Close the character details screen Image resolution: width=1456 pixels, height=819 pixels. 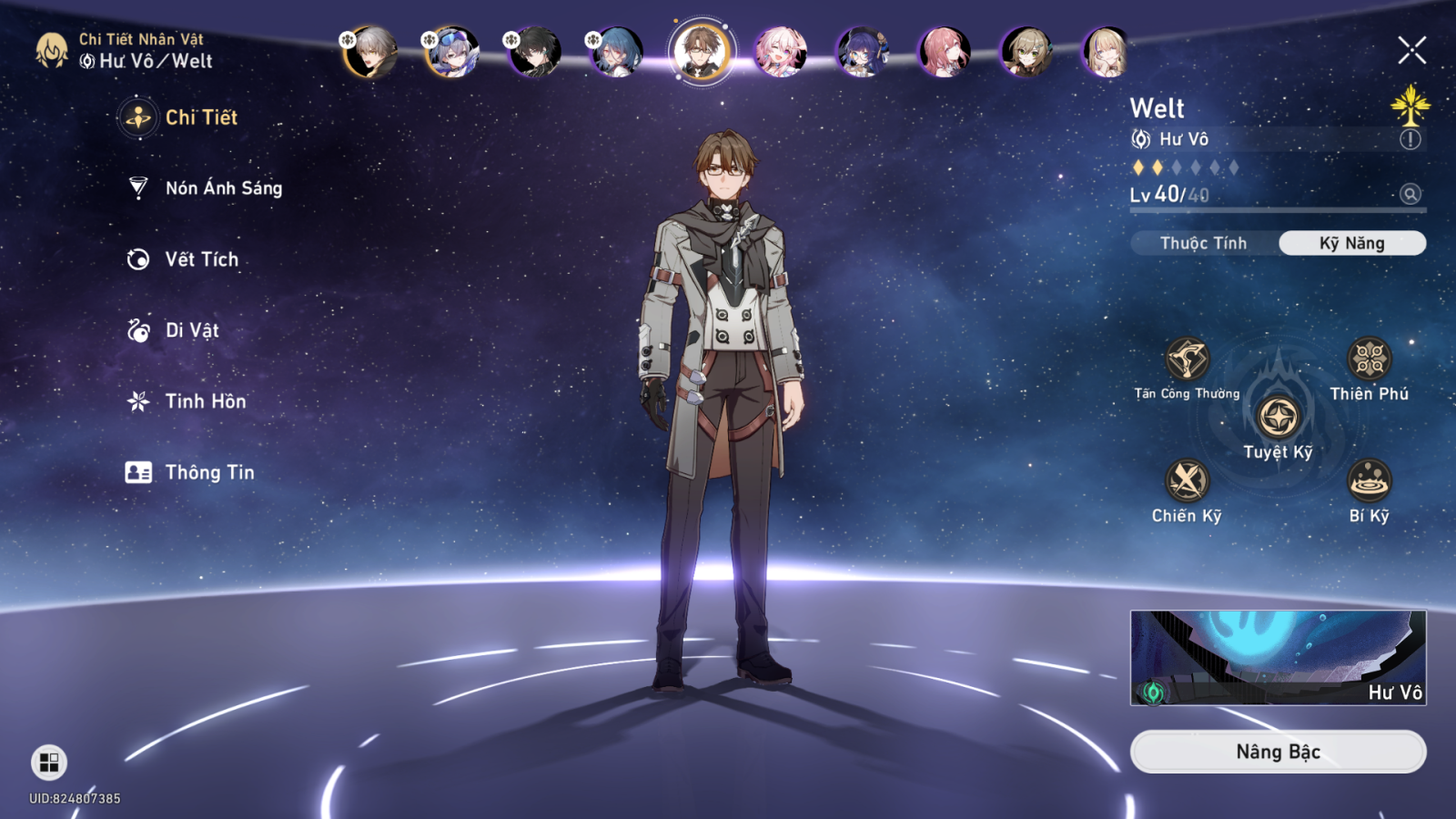point(1411,50)
